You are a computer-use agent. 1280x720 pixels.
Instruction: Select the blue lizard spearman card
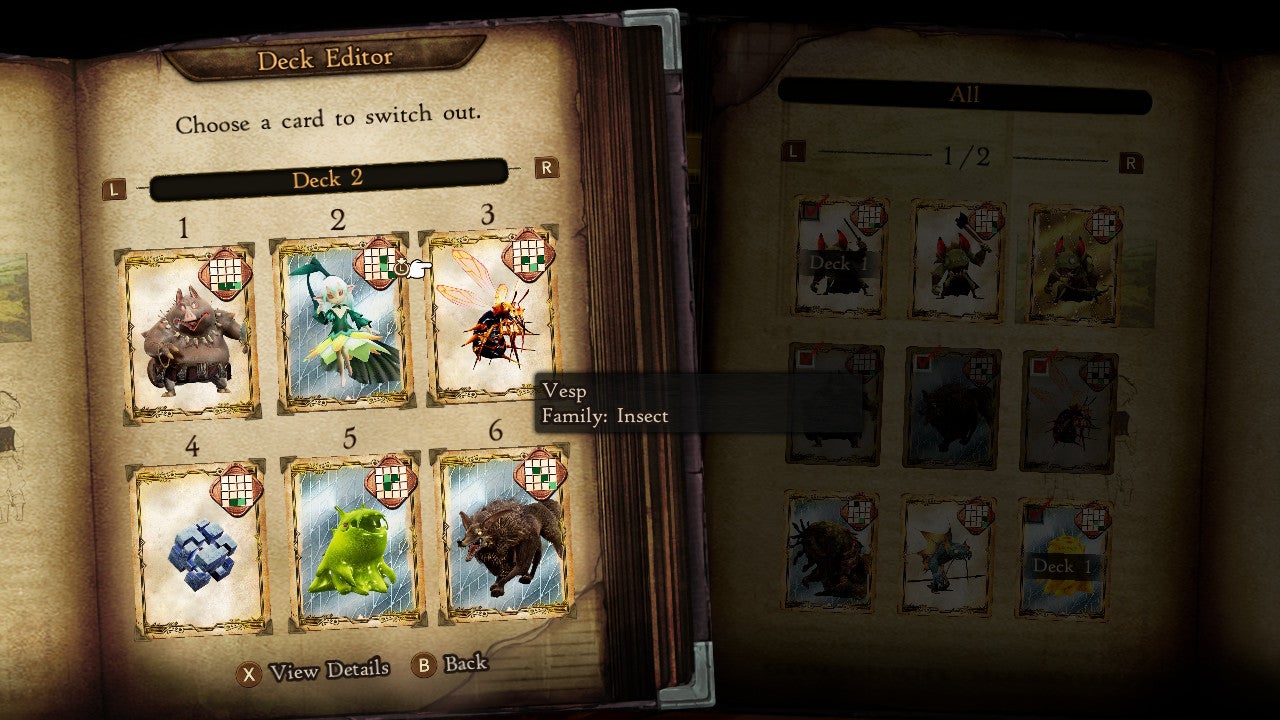pyautogui.click(x=947, y=554)
